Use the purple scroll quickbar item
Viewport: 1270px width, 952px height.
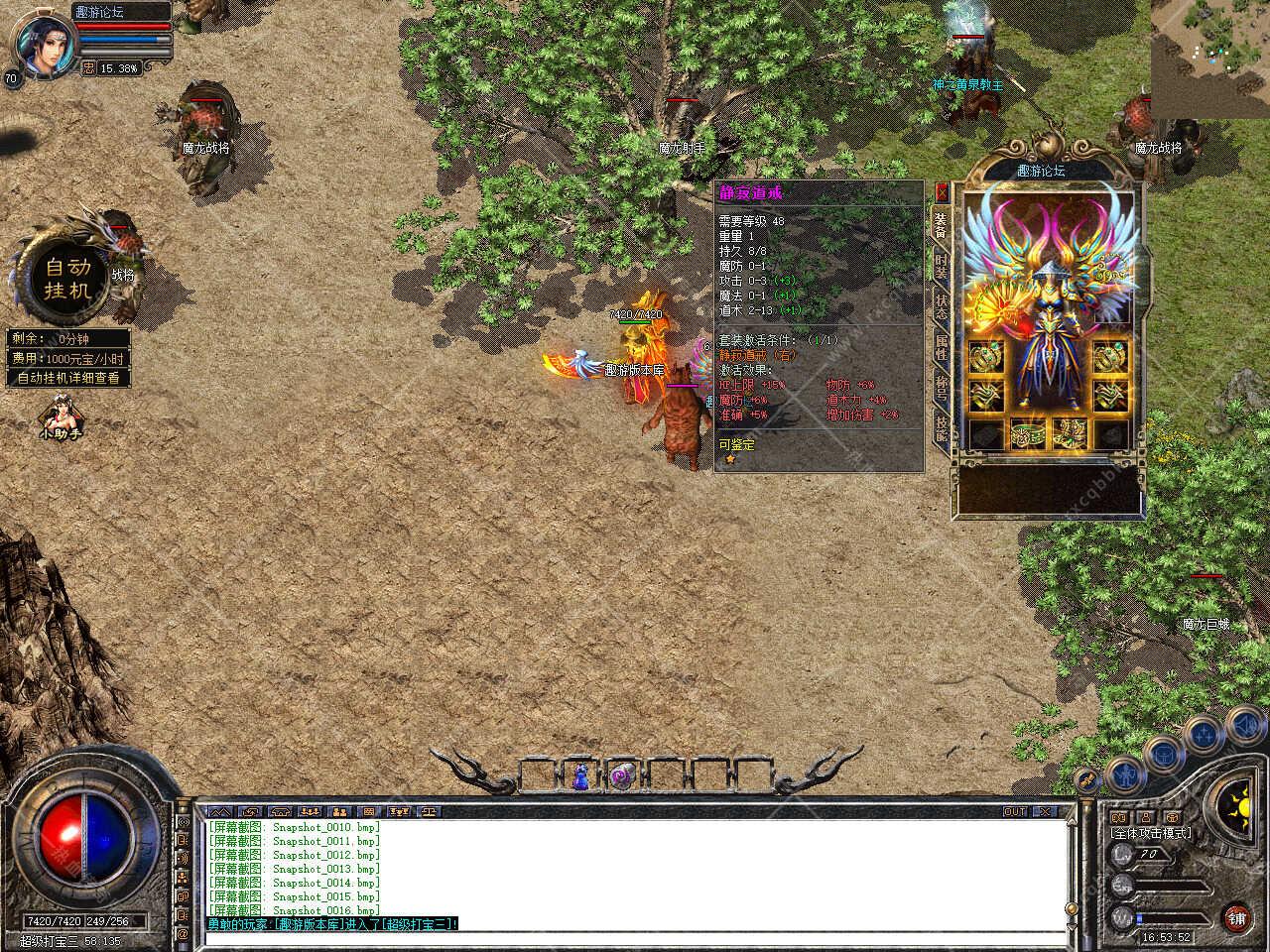pyautogui.click(x=623, y=776)
